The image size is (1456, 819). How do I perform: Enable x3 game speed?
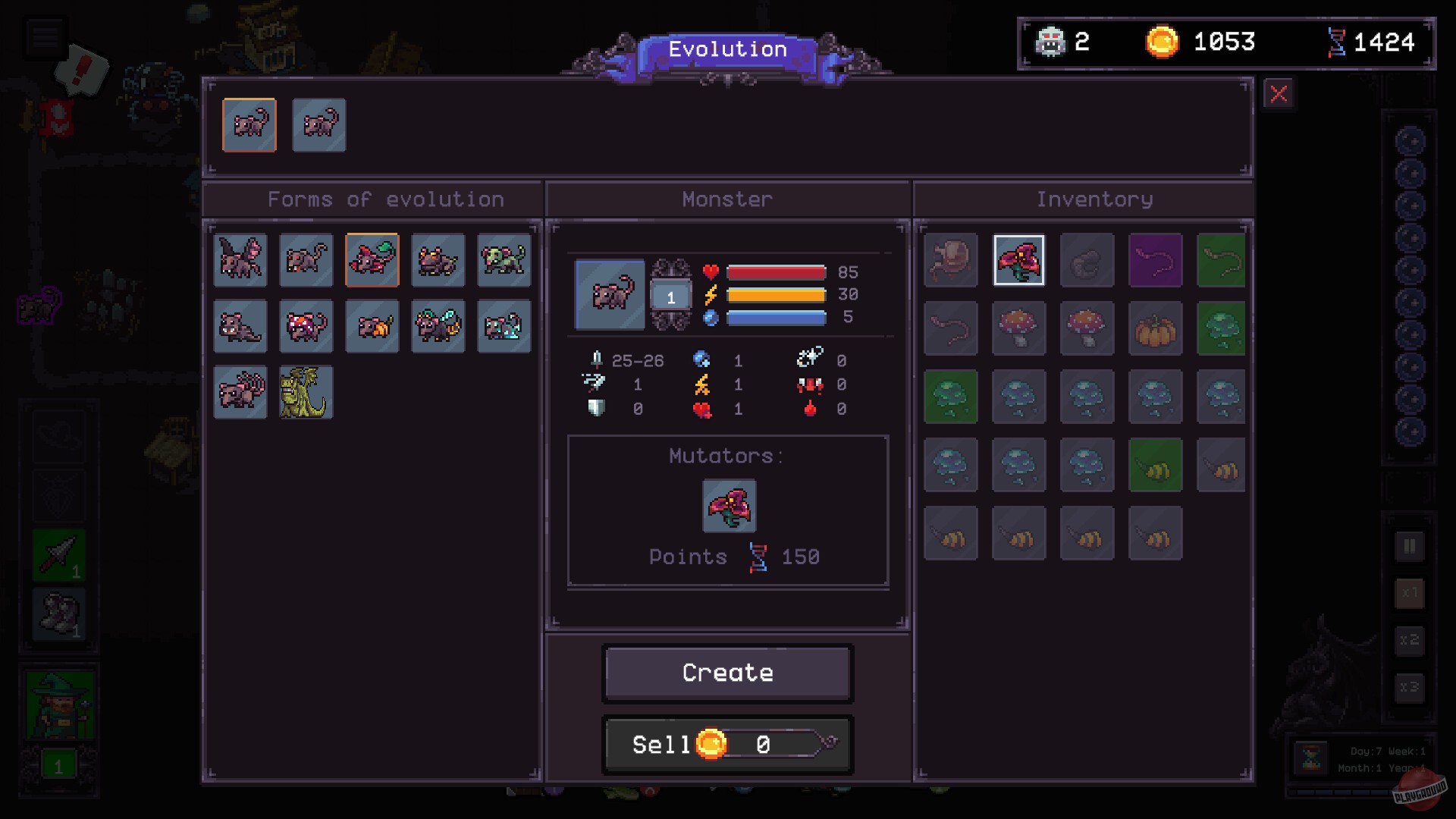[x=1410, y=689]
